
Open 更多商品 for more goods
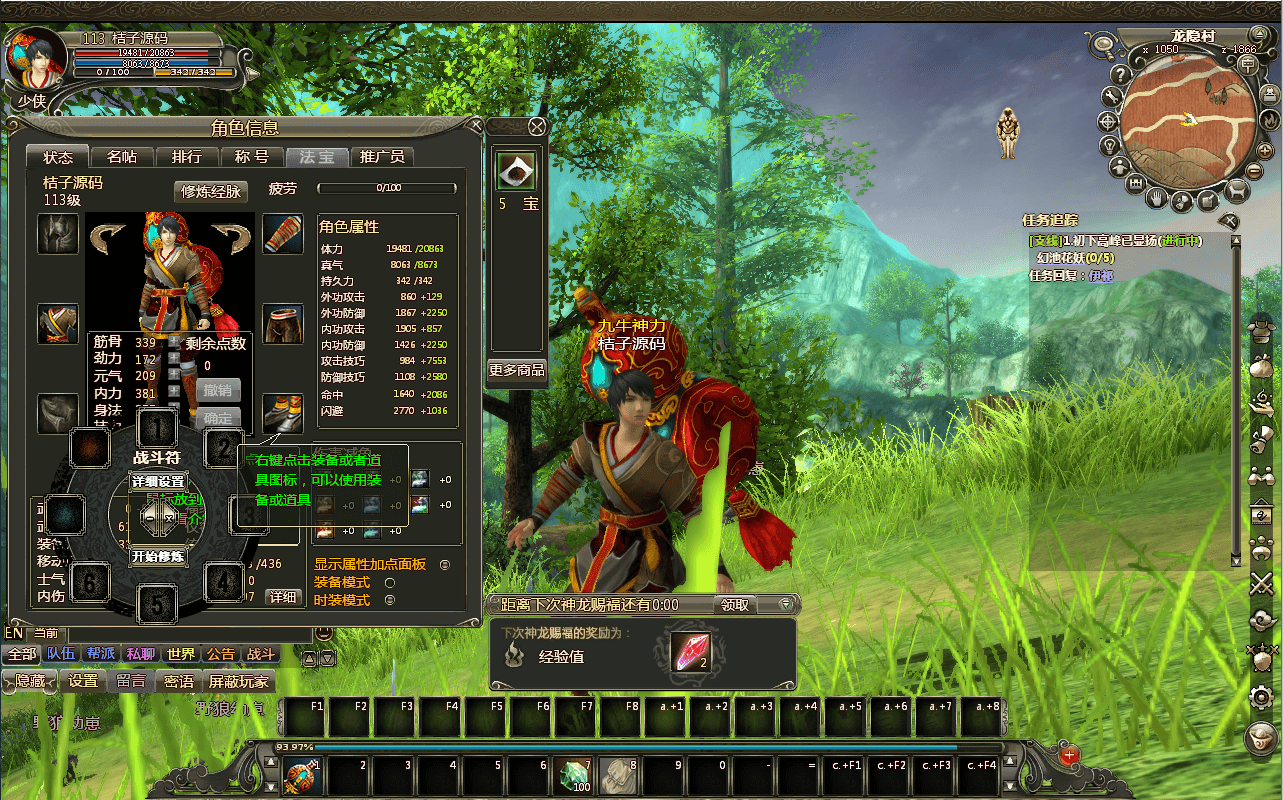coord(516,370)
